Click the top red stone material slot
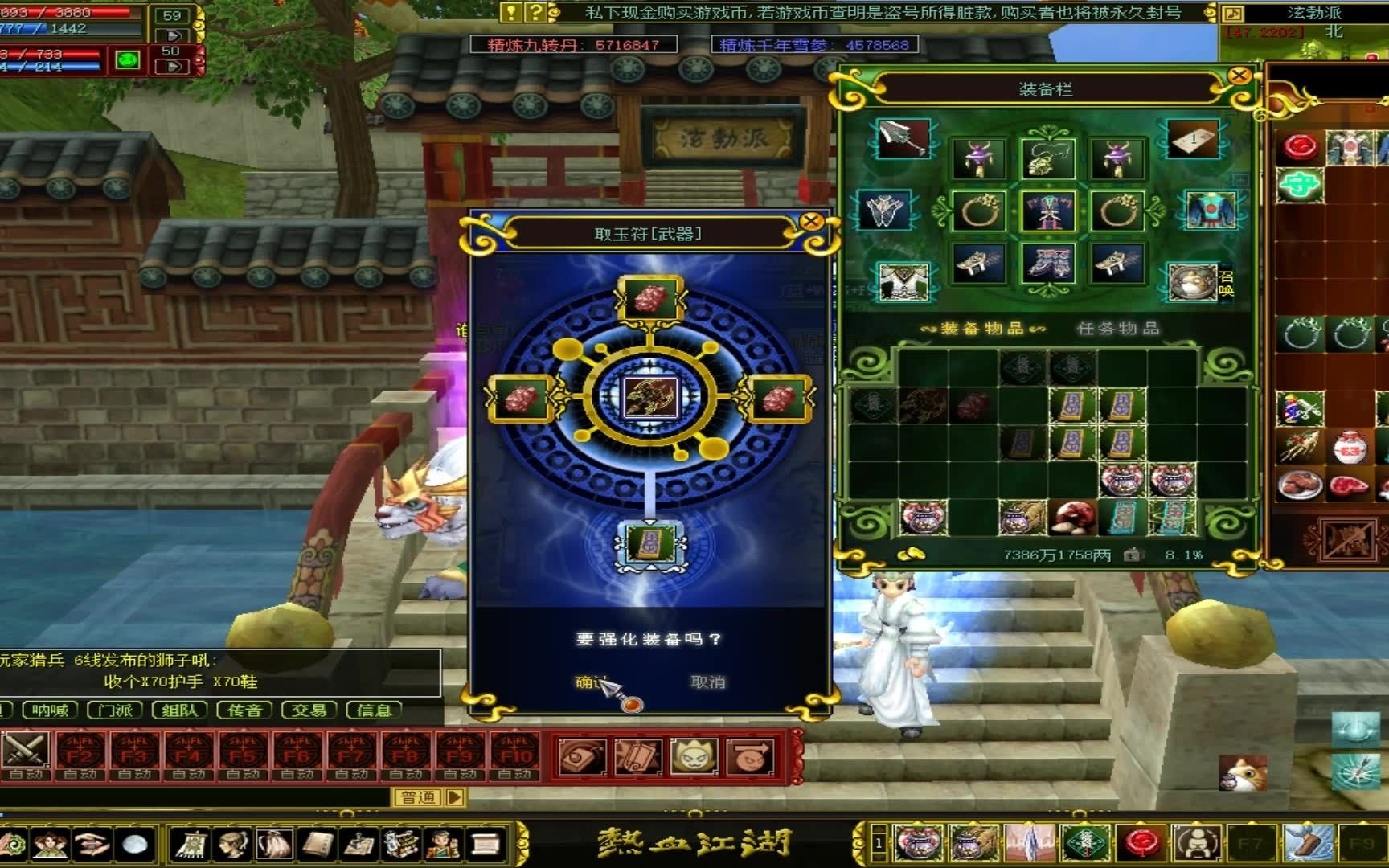Viewport: 1389px width, 868px height. [x=650, y=299]
